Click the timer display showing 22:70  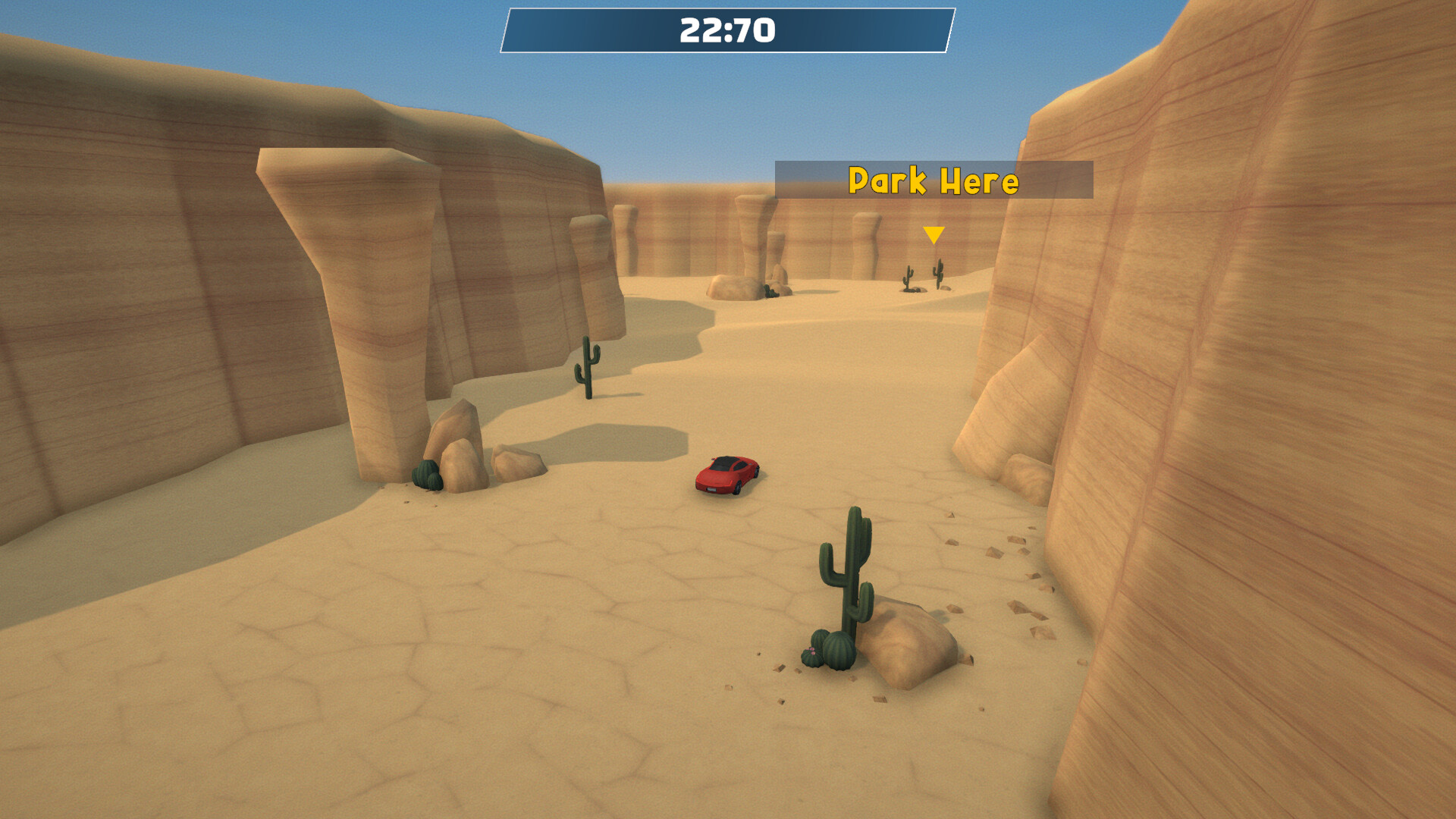click(726, 30)
